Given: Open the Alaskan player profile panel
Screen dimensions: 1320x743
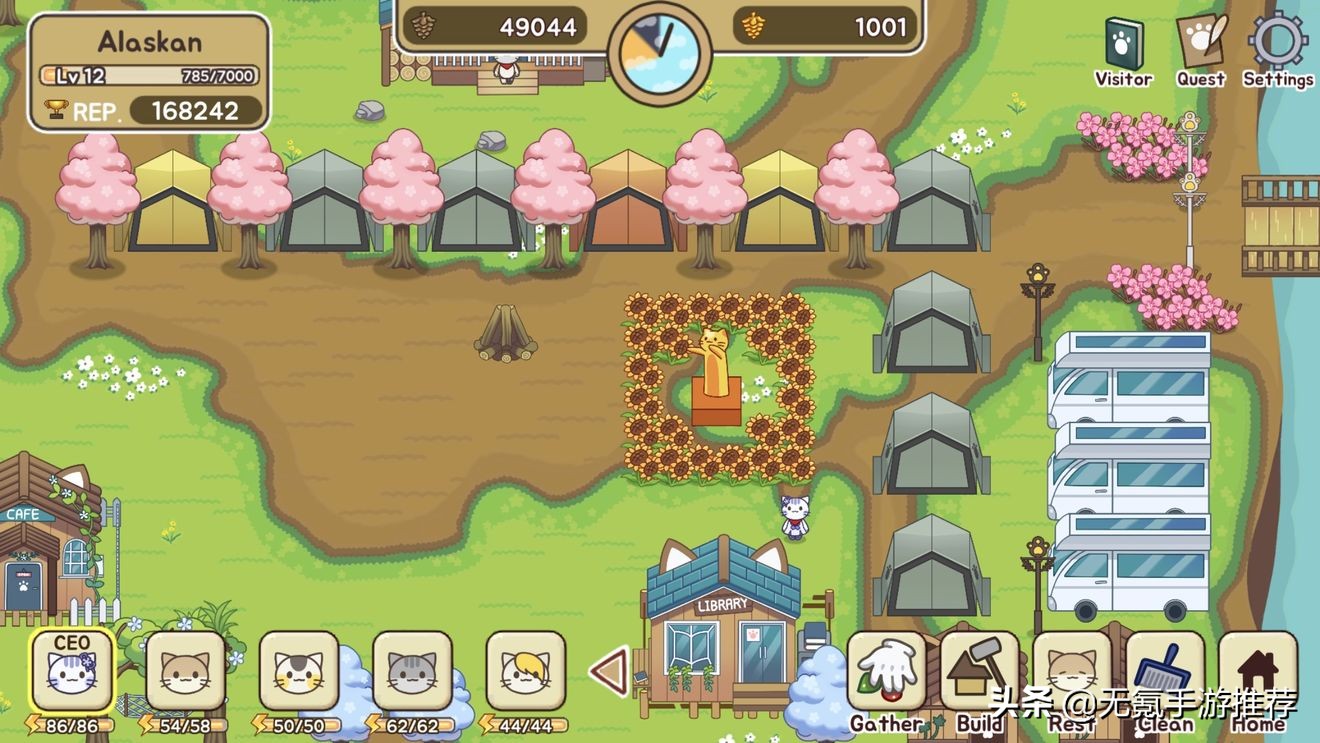Looking at the screenshot, I should point(149,73).
